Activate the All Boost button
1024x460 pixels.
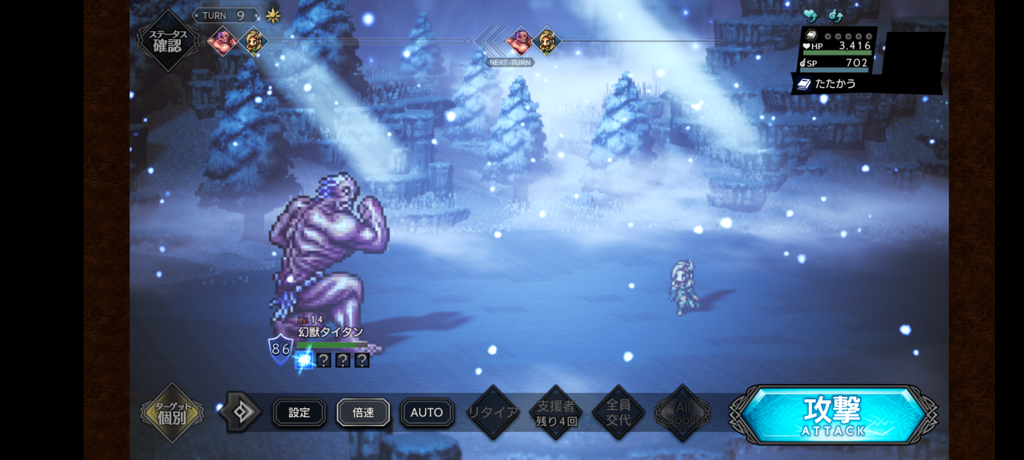(x=682, y=412)
